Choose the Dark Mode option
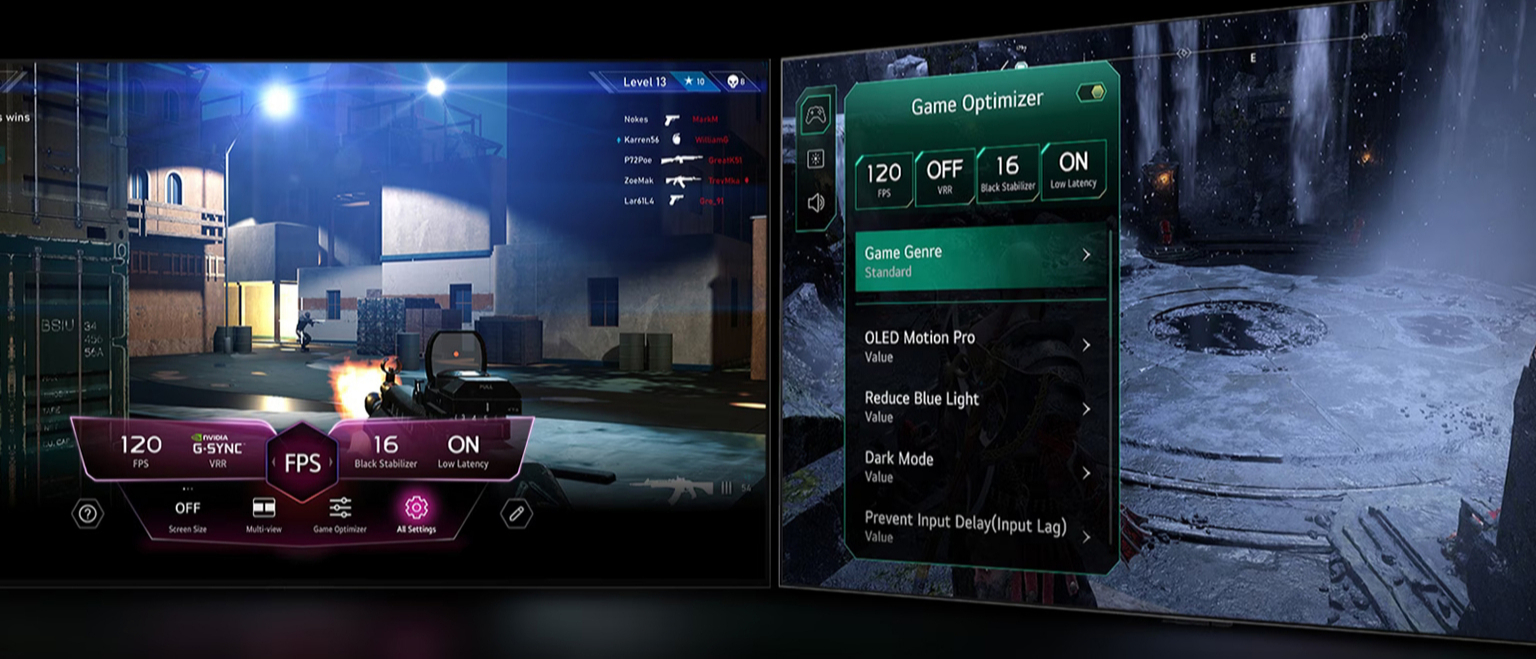The width and height of the screenshot is (1536, 659). coord(979,467)
